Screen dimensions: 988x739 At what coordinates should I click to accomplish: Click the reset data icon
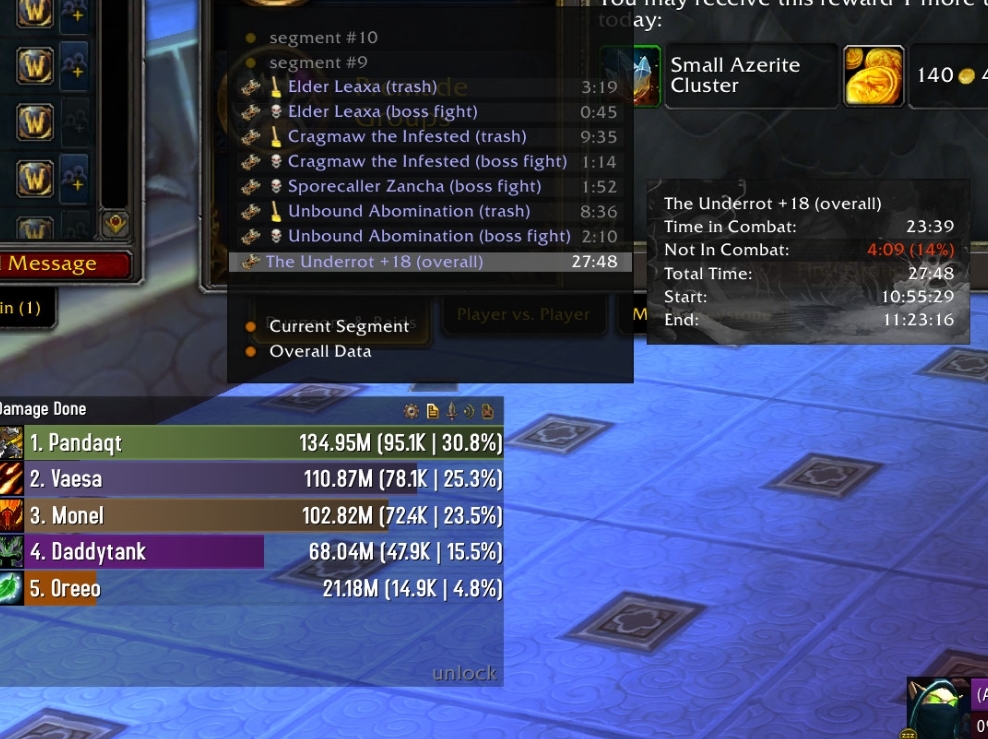(x=488, y=410)
